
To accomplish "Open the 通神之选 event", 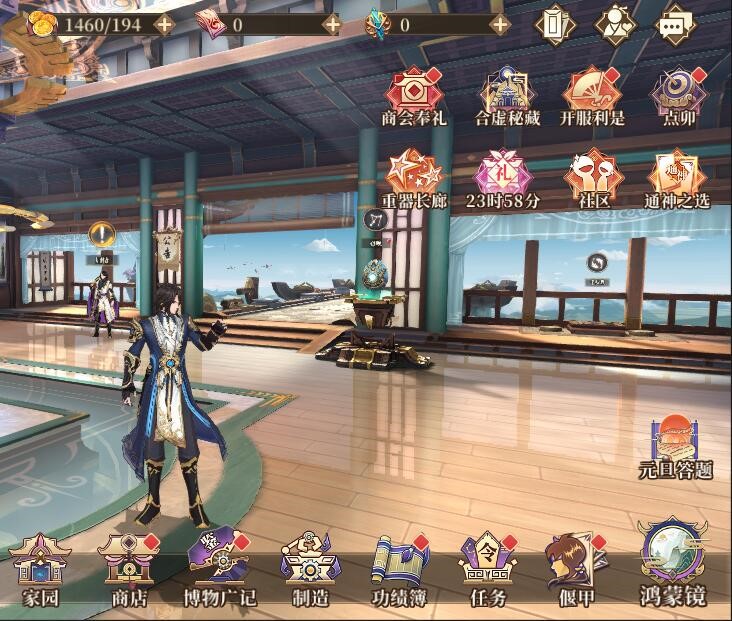I will click(x=677, y=178).
